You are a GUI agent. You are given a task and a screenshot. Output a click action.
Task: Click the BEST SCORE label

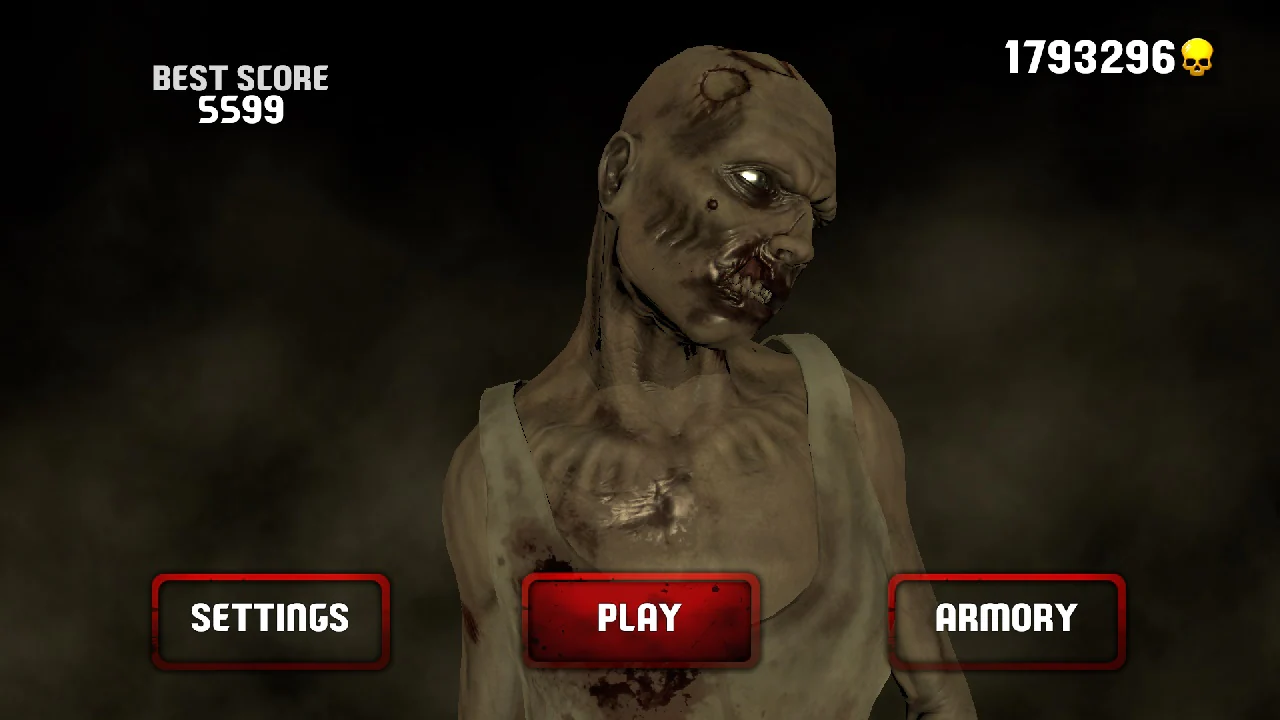coord(239,77)
